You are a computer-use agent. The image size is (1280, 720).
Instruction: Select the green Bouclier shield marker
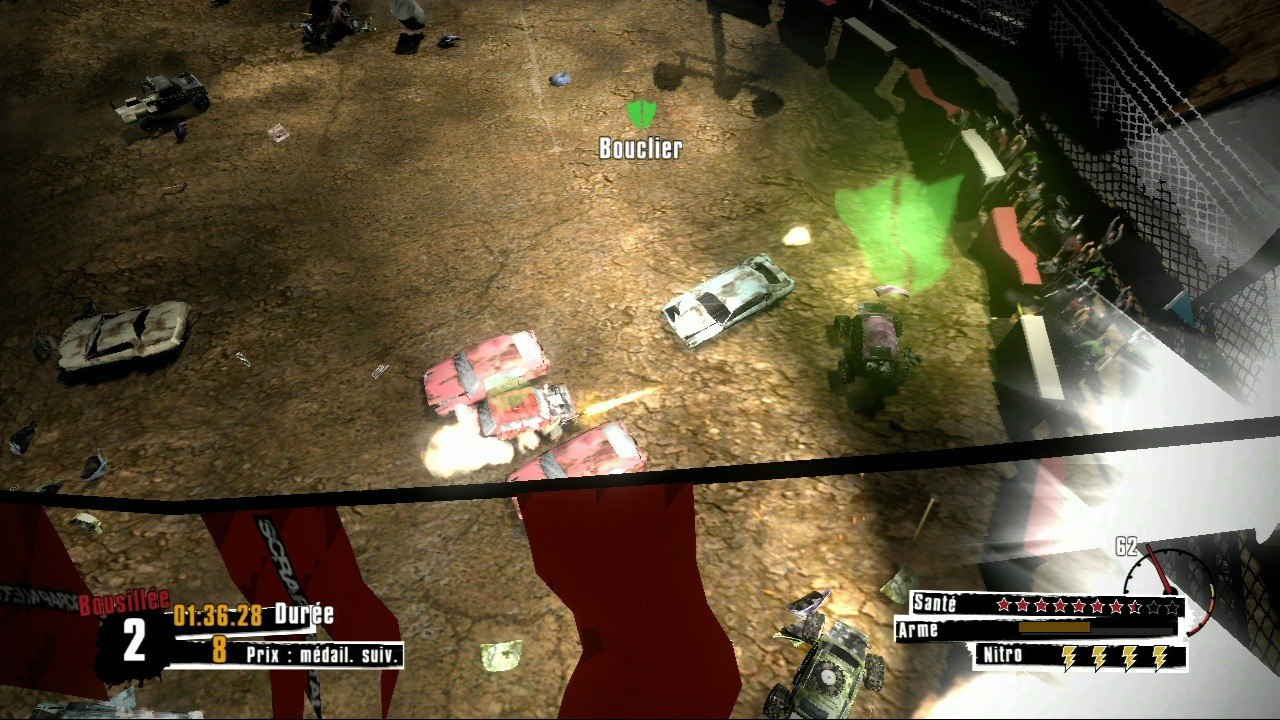point(639,114)
